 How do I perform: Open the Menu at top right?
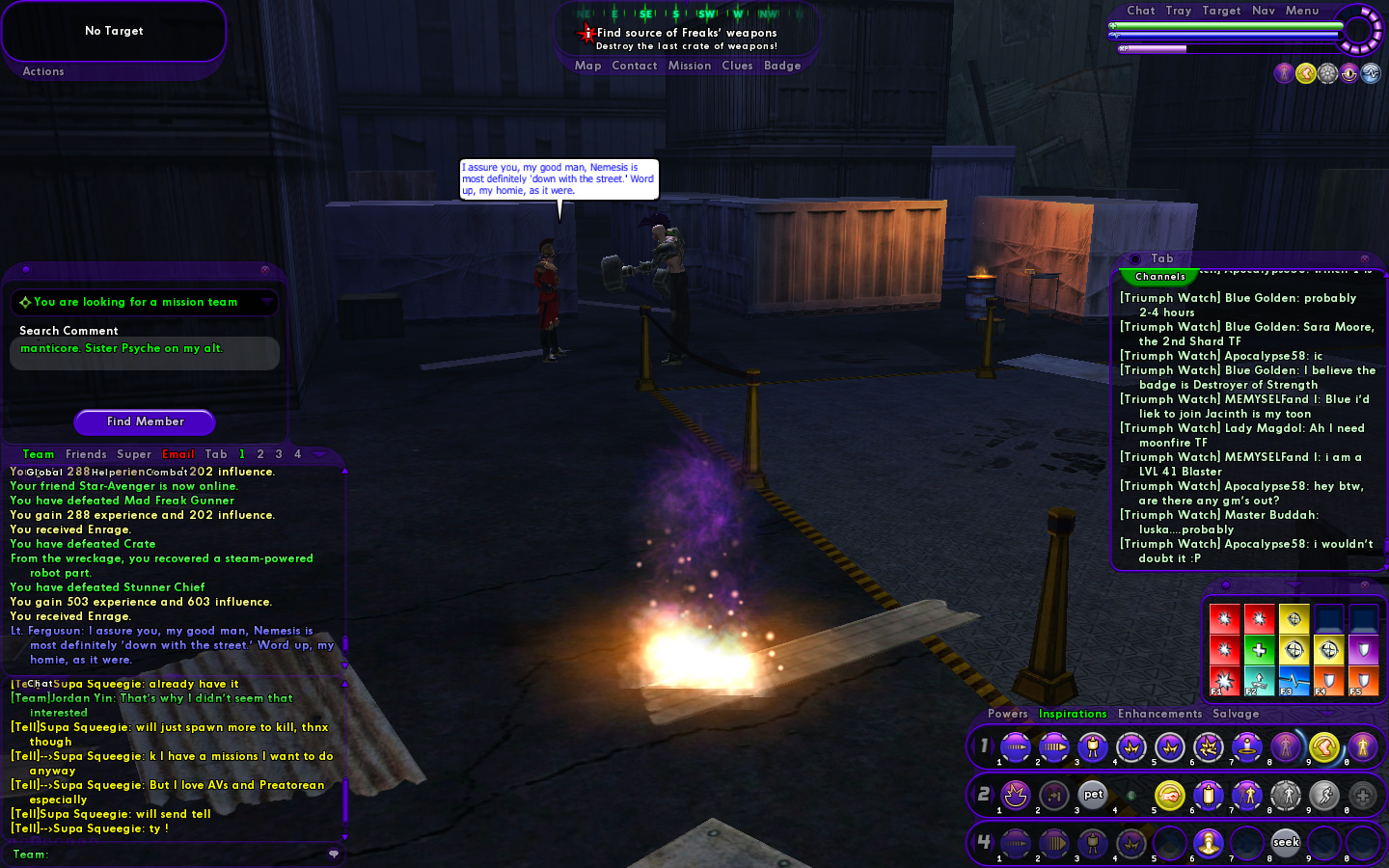1301,11
